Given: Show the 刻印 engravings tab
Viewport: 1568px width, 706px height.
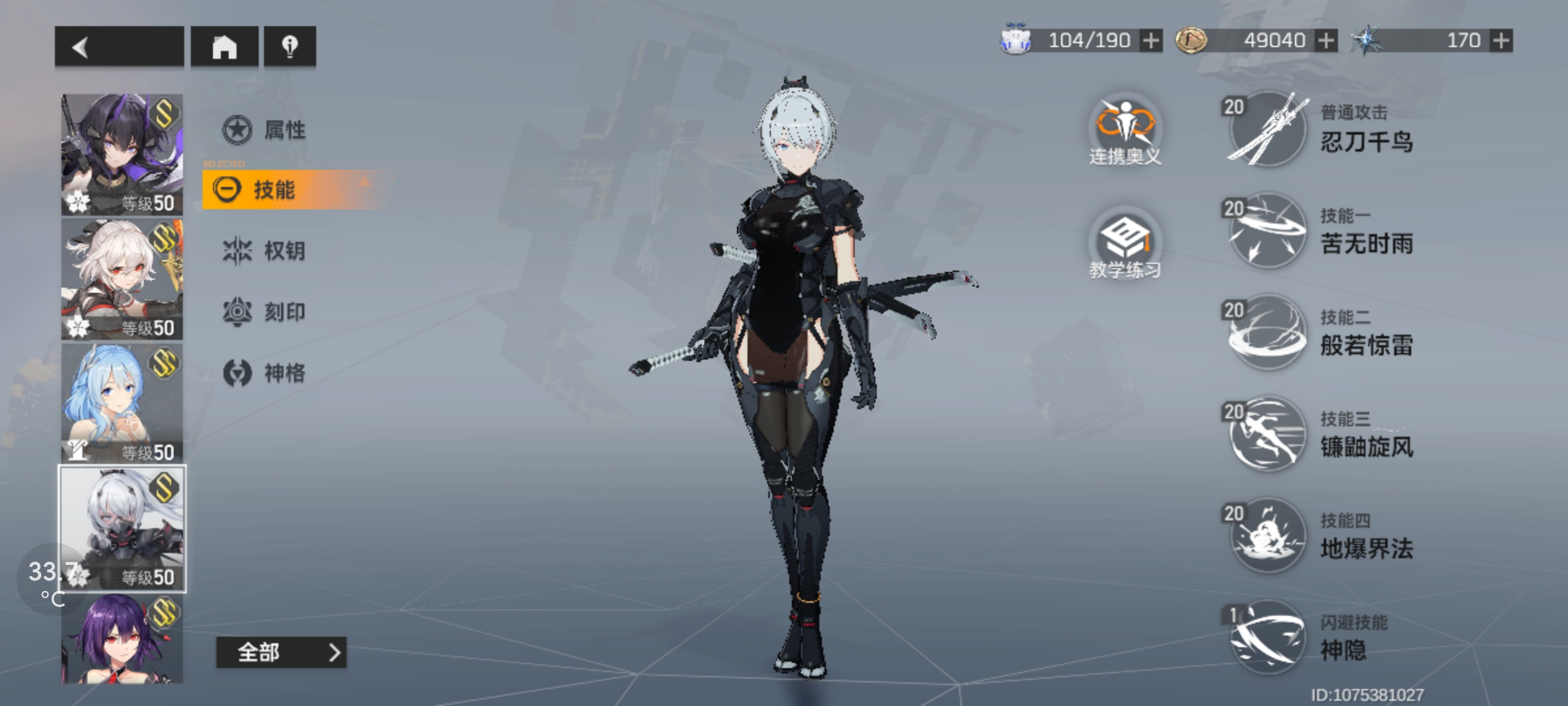Looking at the screenshot, I should (265, 312).
